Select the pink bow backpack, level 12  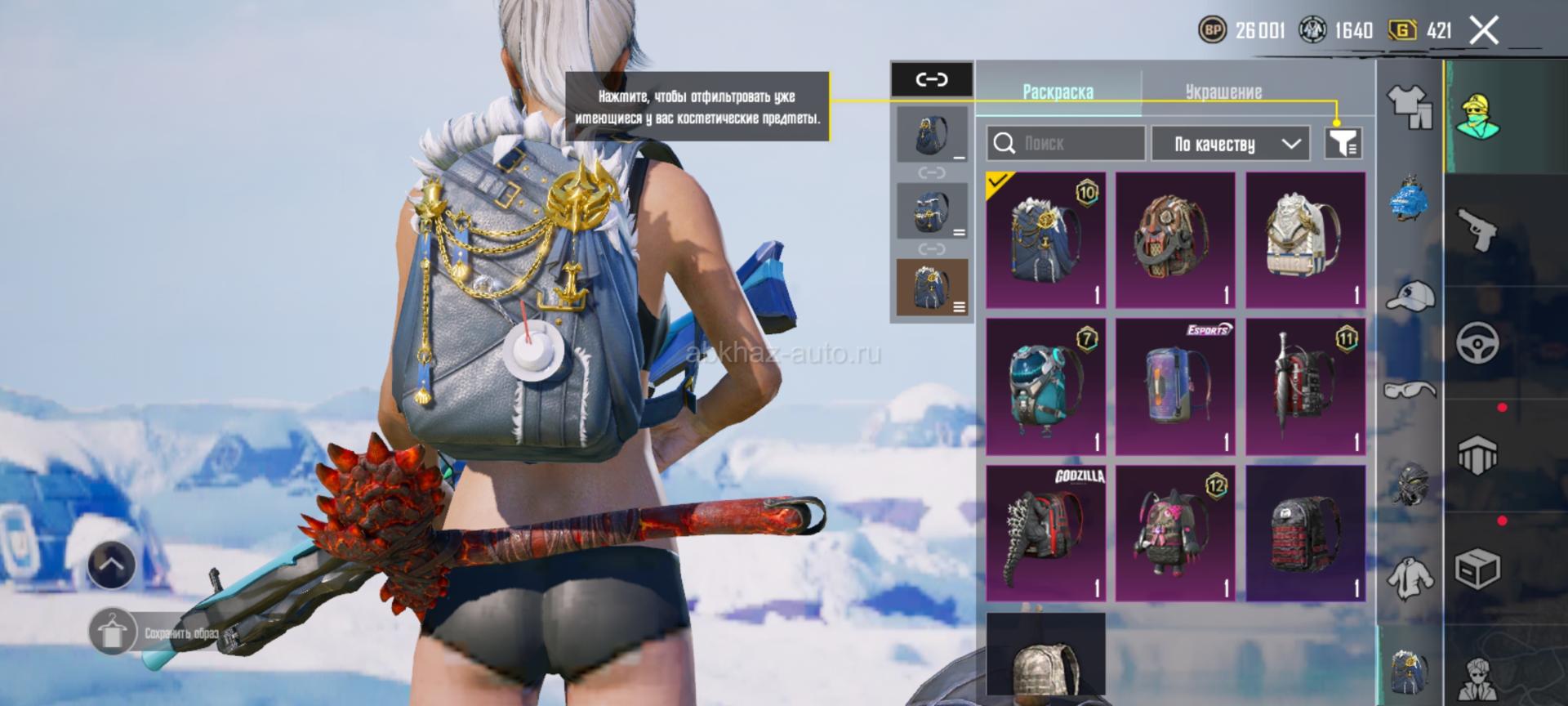click(1175, 534)
